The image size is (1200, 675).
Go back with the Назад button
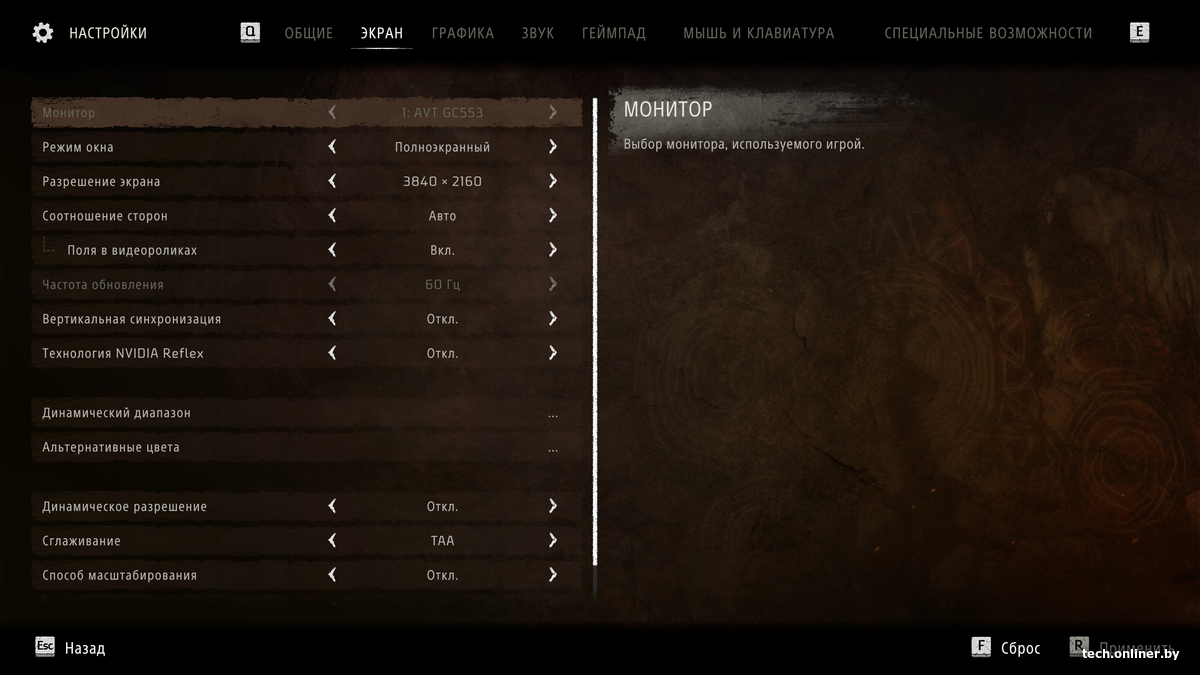click(x=71, y=648)
